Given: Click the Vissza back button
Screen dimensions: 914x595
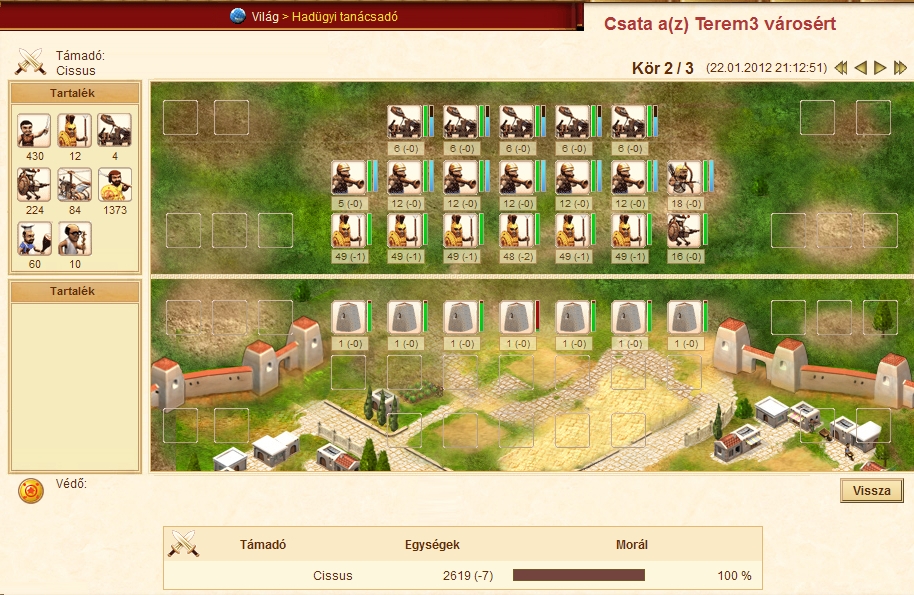Looking at the screenshot, I should pos(872,491).
